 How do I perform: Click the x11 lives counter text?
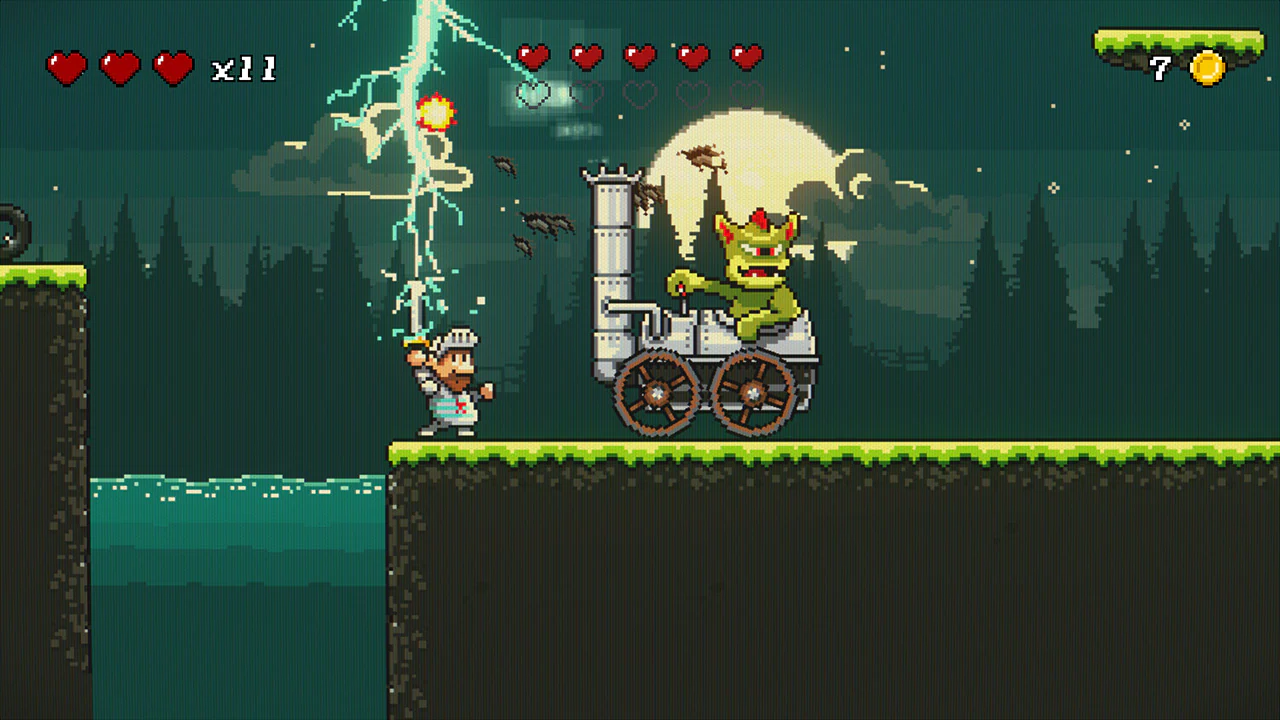click(243, 66)
